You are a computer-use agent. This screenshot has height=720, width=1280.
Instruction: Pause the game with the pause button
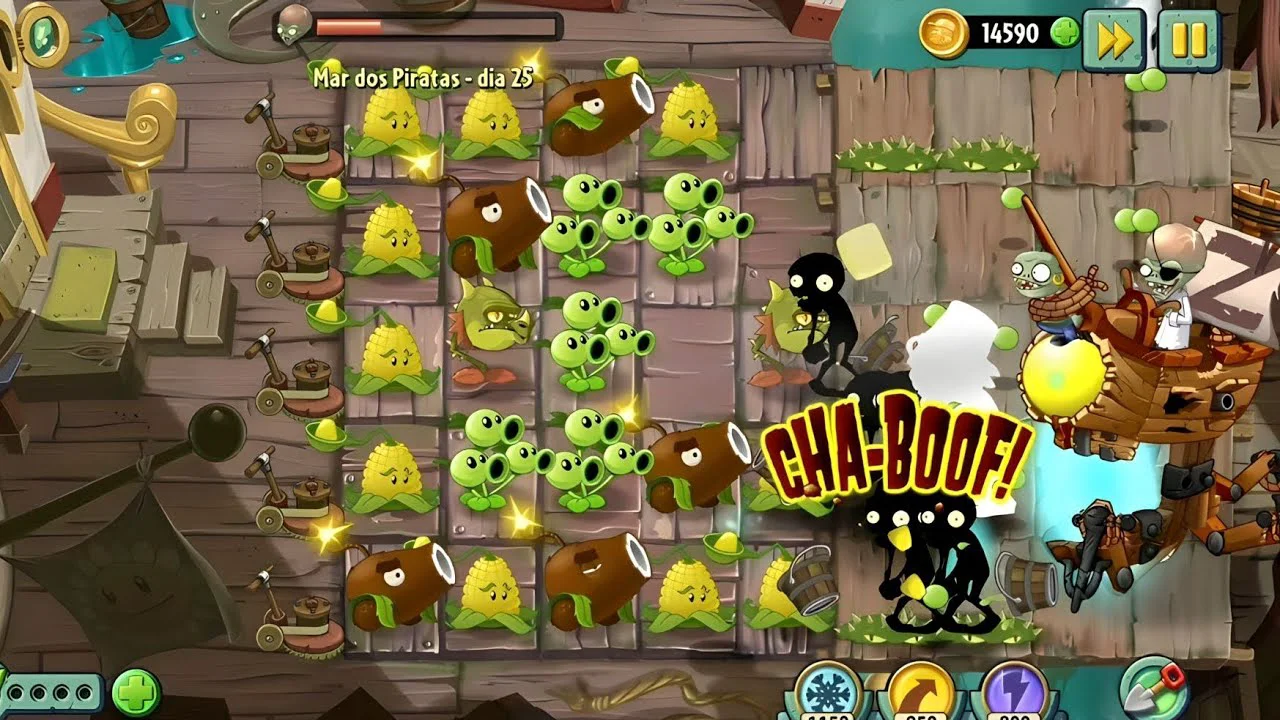1189,39
